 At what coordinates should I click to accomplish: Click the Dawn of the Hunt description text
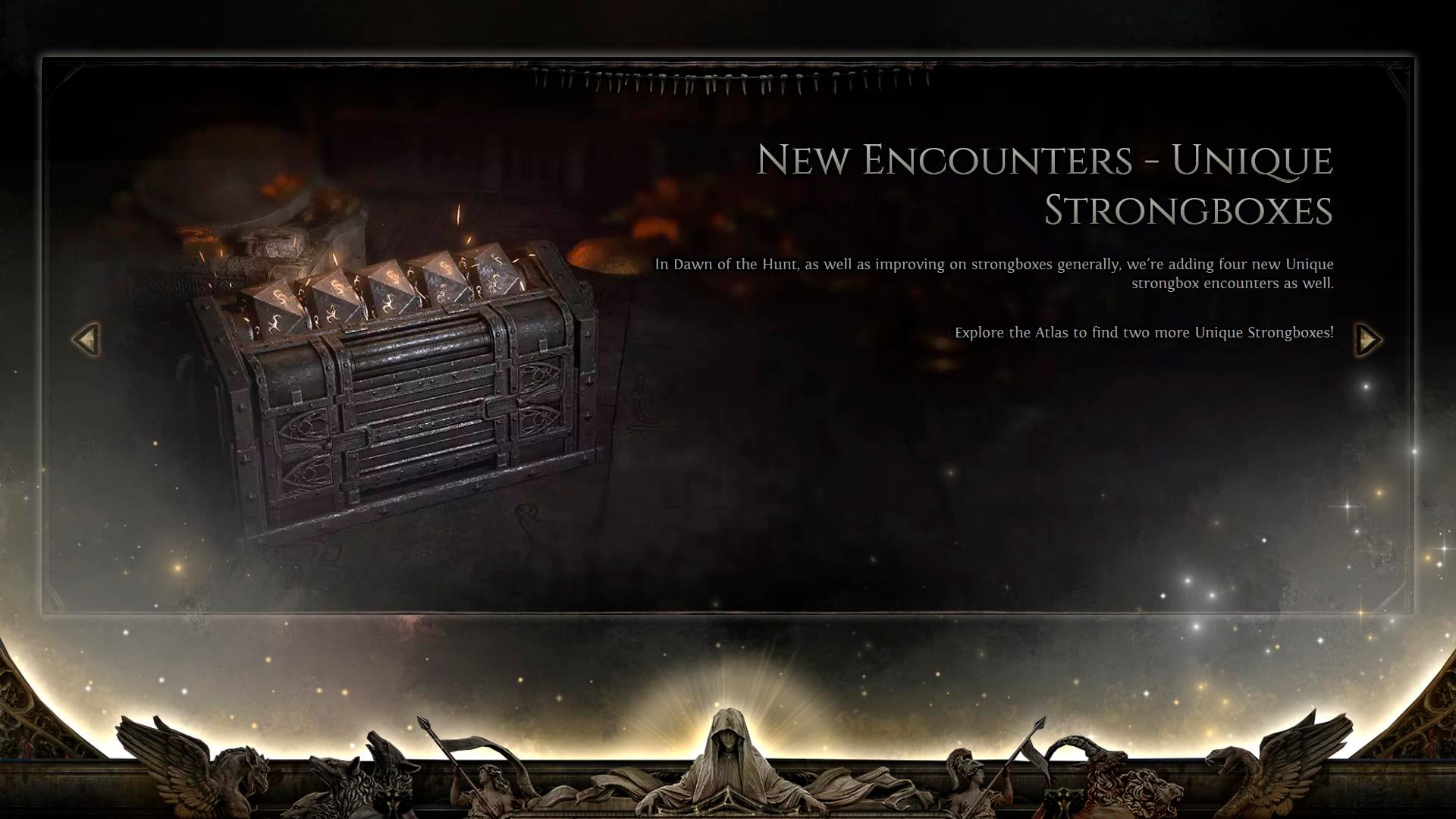coord(993,273)
